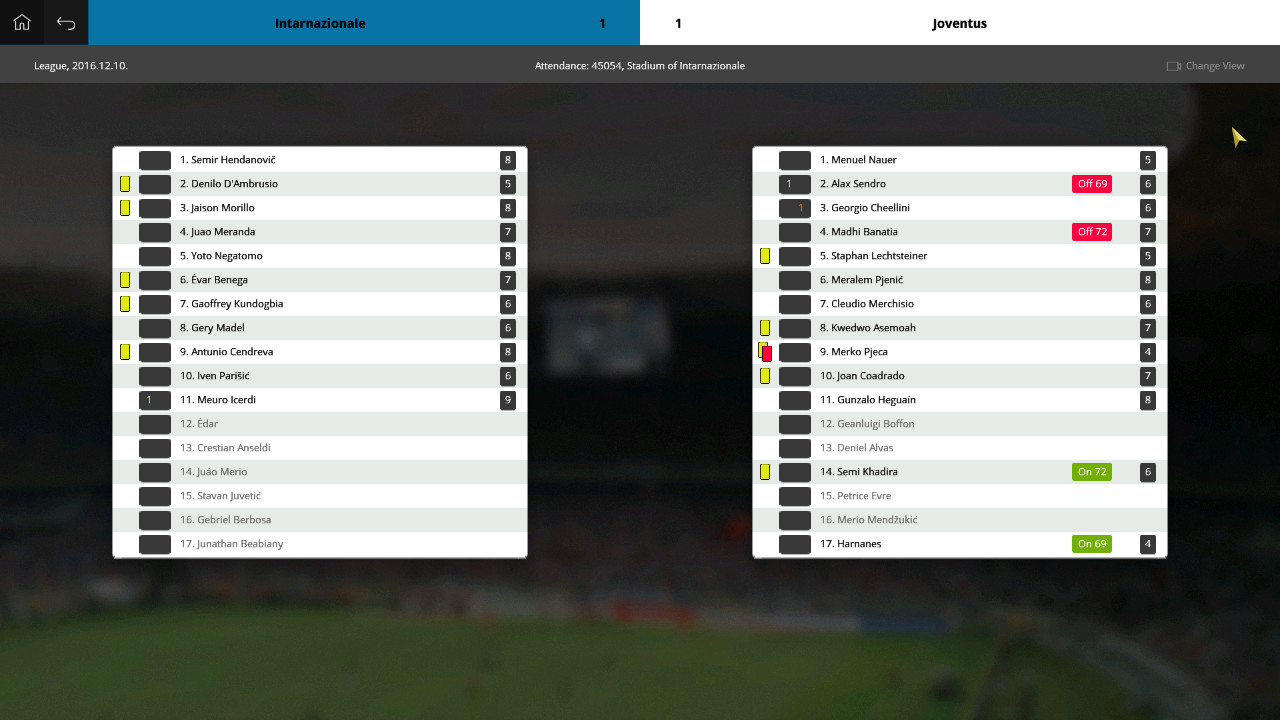Click on Junathan Beabiany's row
1280x720 pixels.
click(232, 544)
